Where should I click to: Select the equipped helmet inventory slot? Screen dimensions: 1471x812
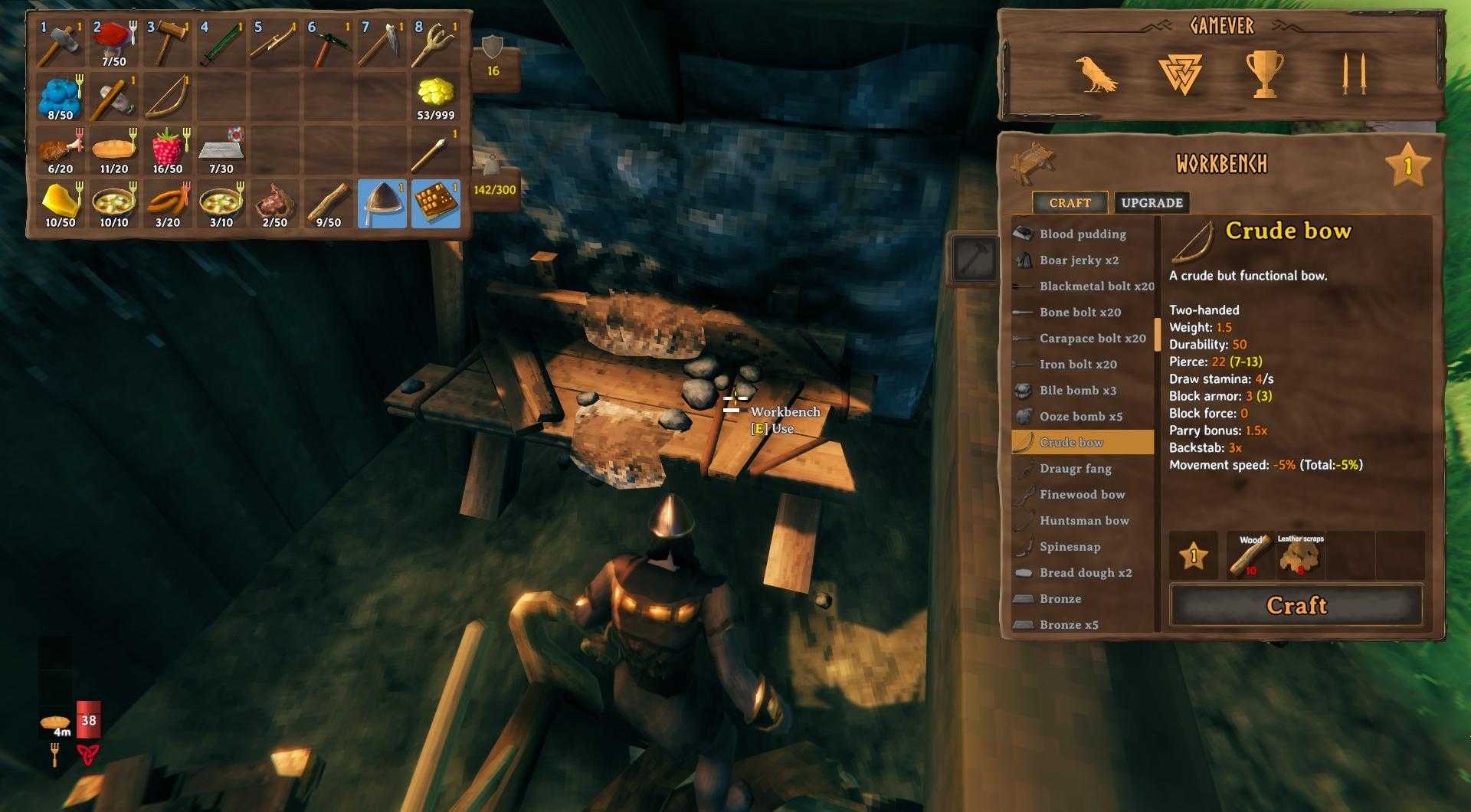coord(382,204)
